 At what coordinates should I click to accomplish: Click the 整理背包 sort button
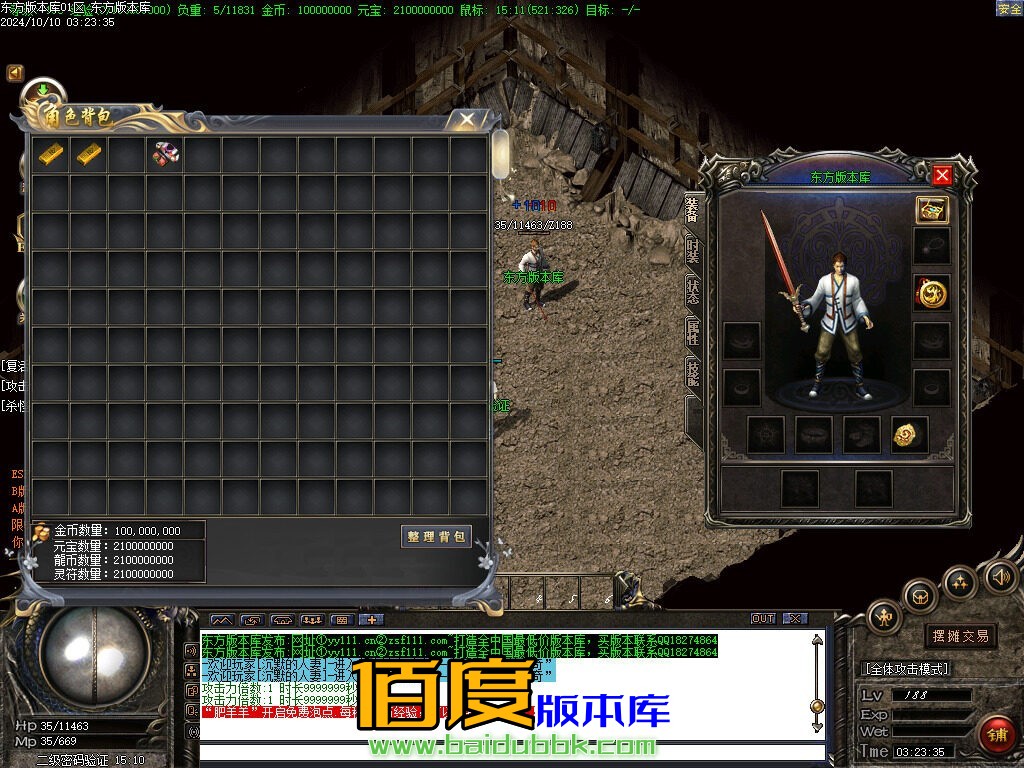(436, 537)
